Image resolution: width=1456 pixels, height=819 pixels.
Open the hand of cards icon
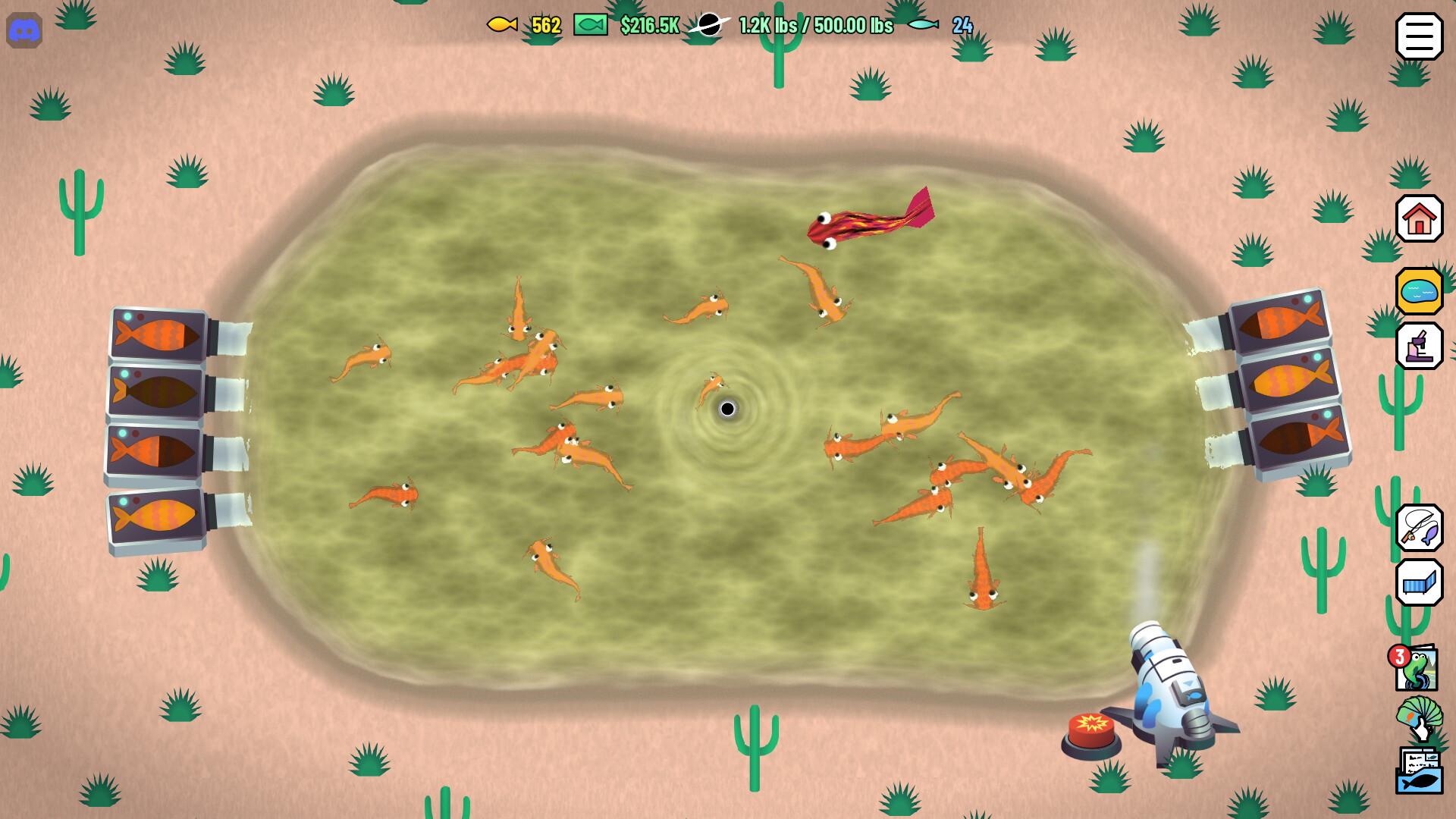click(1419, 718)
